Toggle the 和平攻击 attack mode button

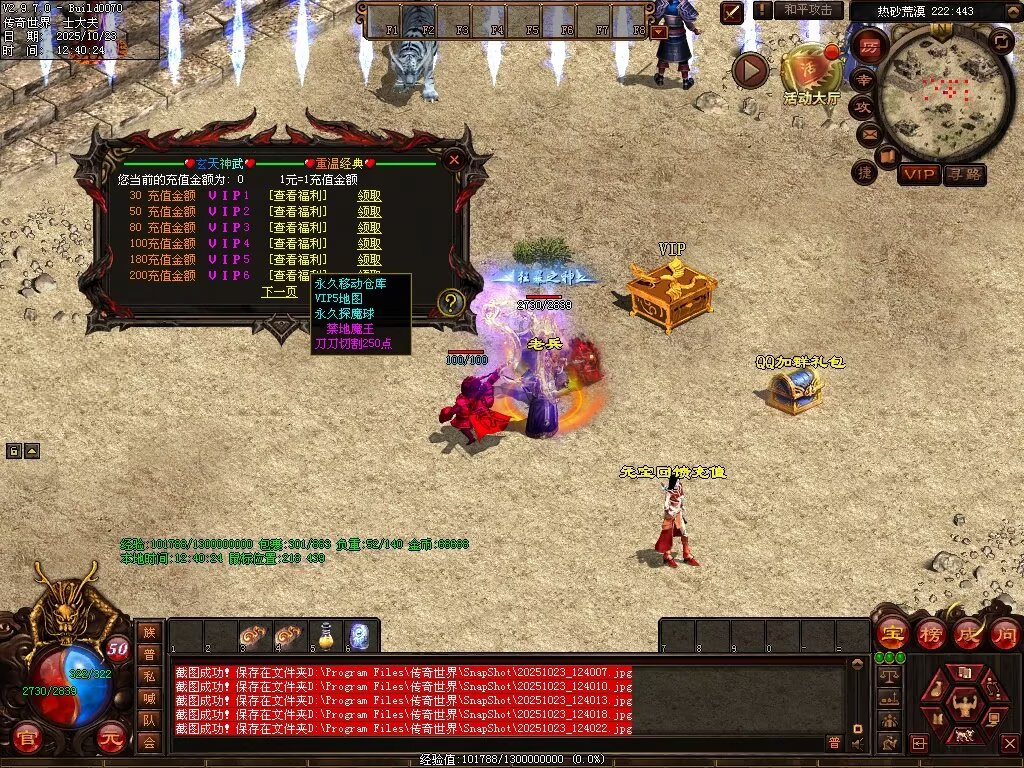click(807, 10)
